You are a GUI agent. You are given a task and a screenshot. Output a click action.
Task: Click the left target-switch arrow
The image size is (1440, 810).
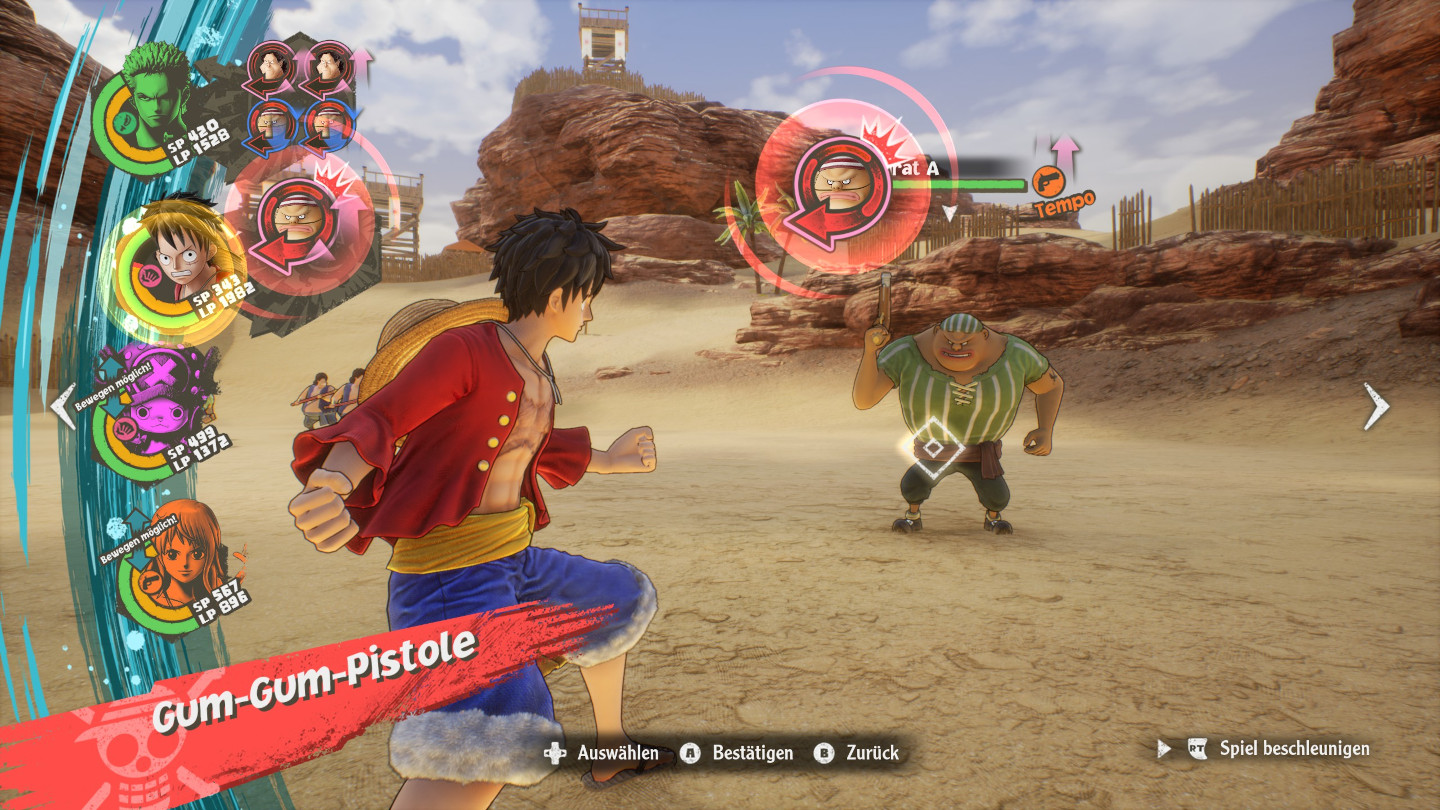pyautogui.click(x=63, y=407)
